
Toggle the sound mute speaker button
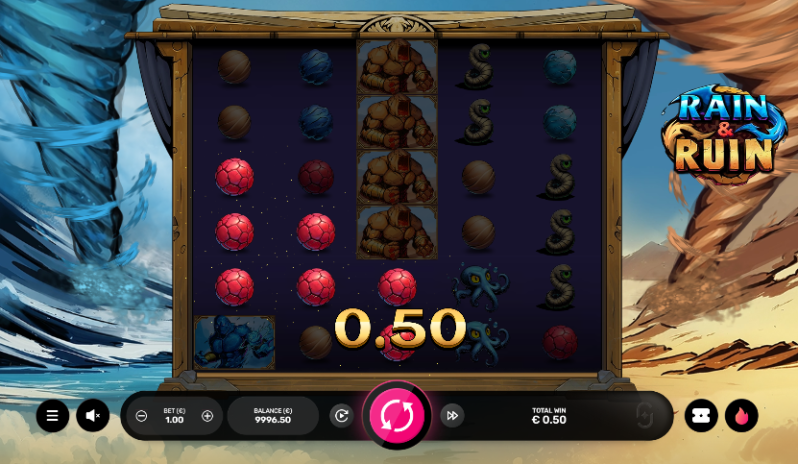click(x=93, y=416)
